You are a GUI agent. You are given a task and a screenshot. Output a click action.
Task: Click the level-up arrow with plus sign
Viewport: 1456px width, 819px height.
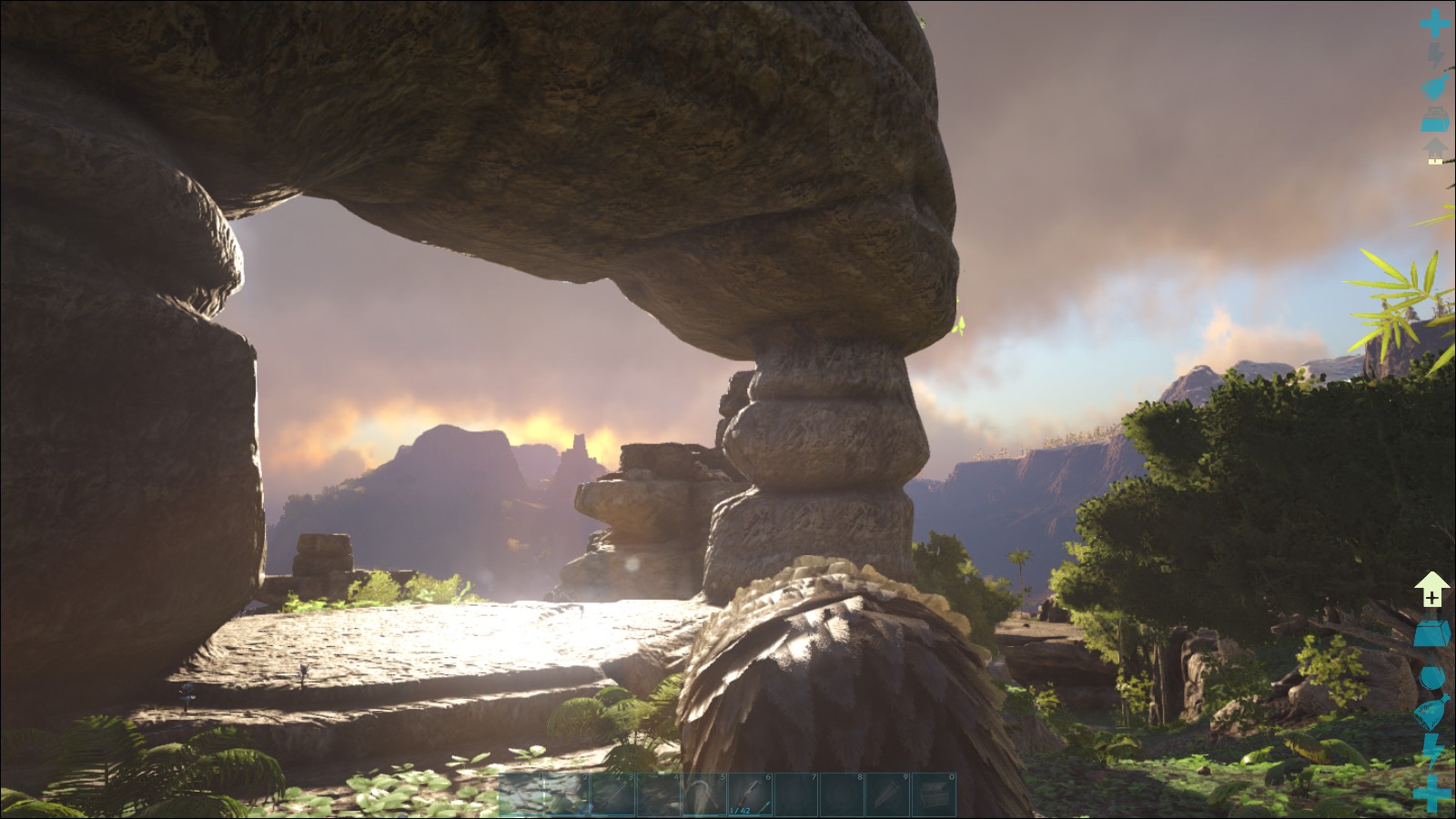[x=1432, y=590]
